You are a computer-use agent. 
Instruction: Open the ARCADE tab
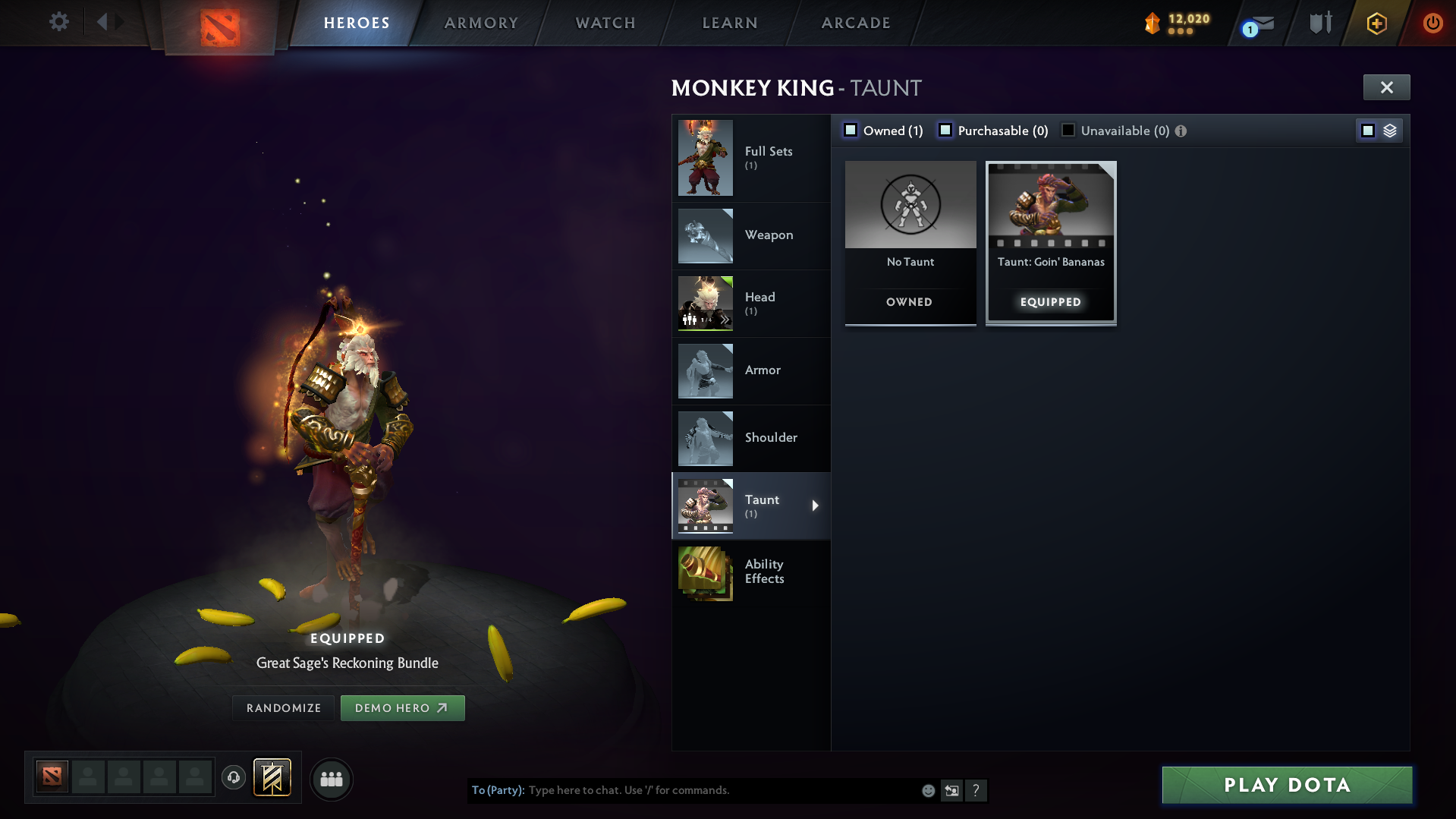(x=855, y=23)
